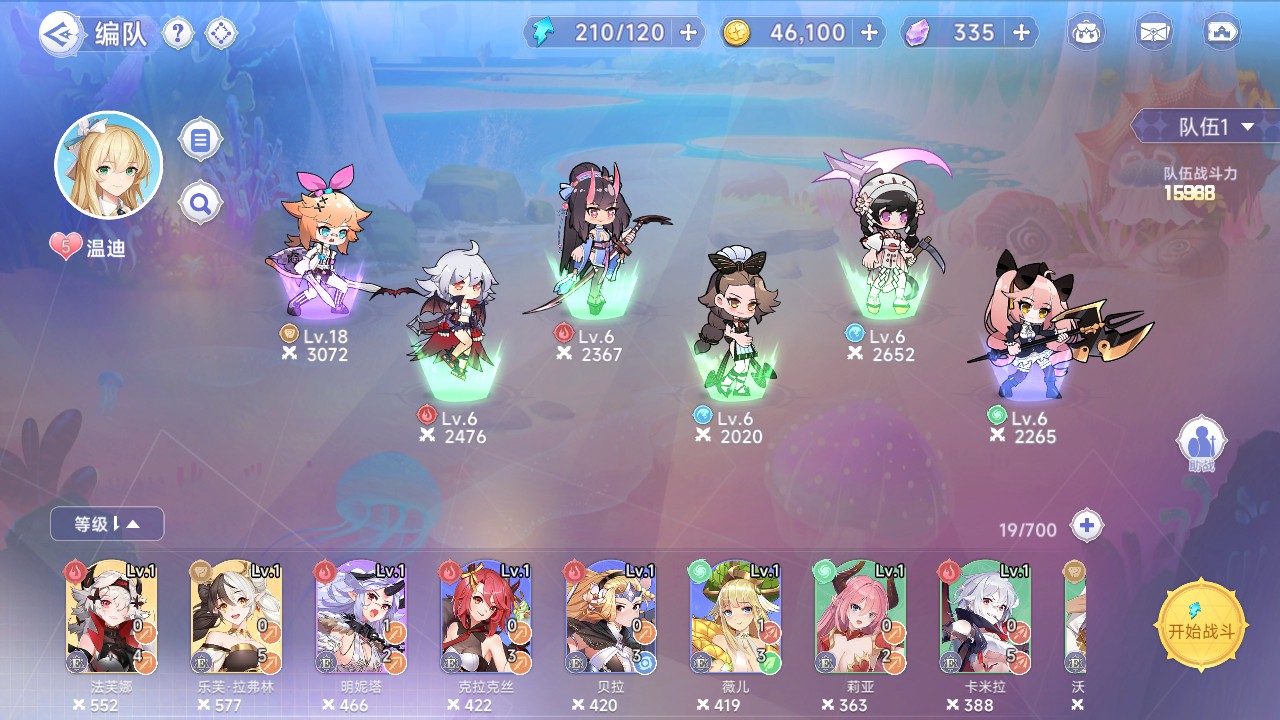Open the mailbox envelope icon
The width and height of the screenshot is (1280, 720).
coord(1154,33)
